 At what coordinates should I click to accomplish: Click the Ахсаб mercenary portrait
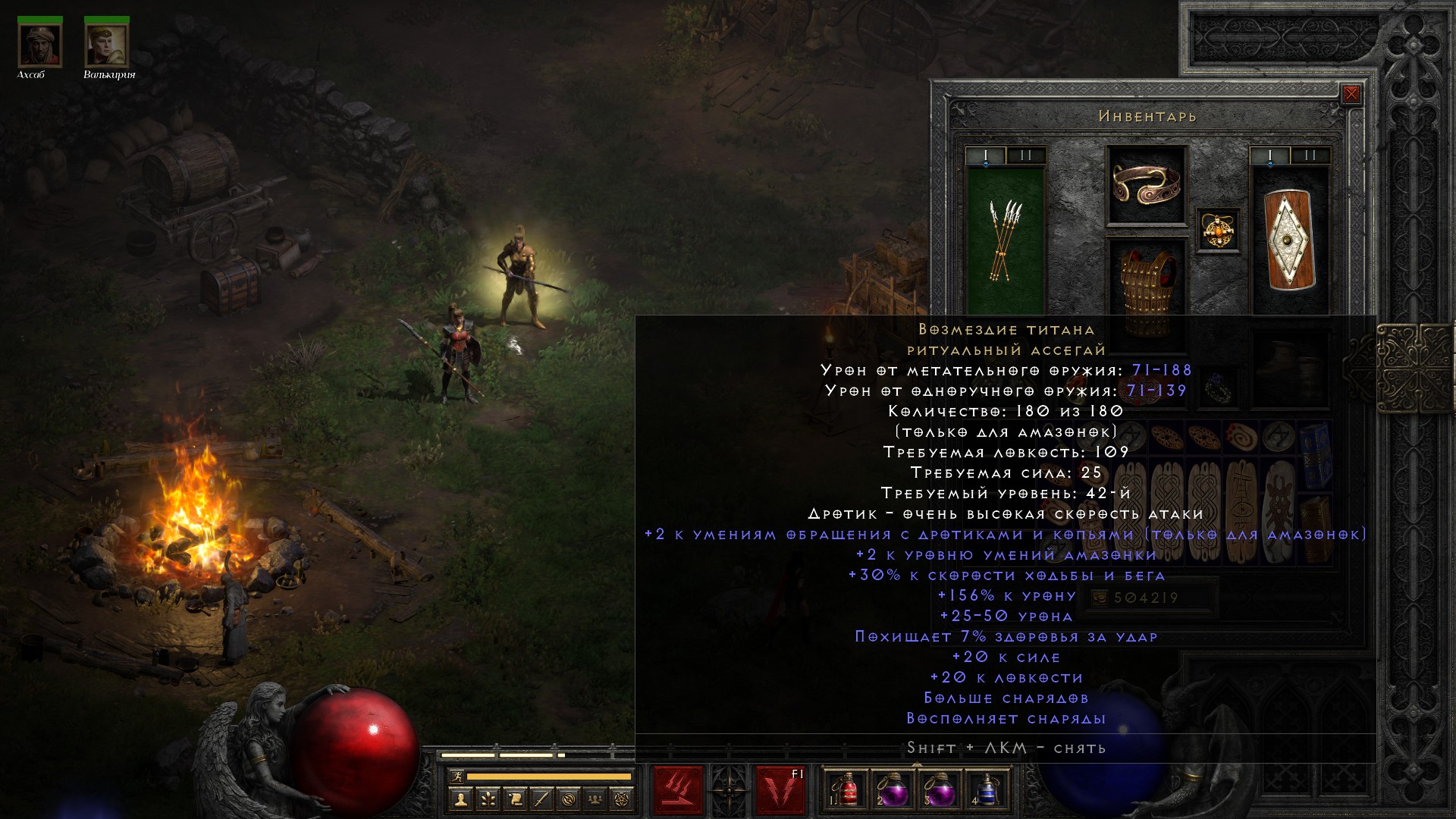[39, 45]
